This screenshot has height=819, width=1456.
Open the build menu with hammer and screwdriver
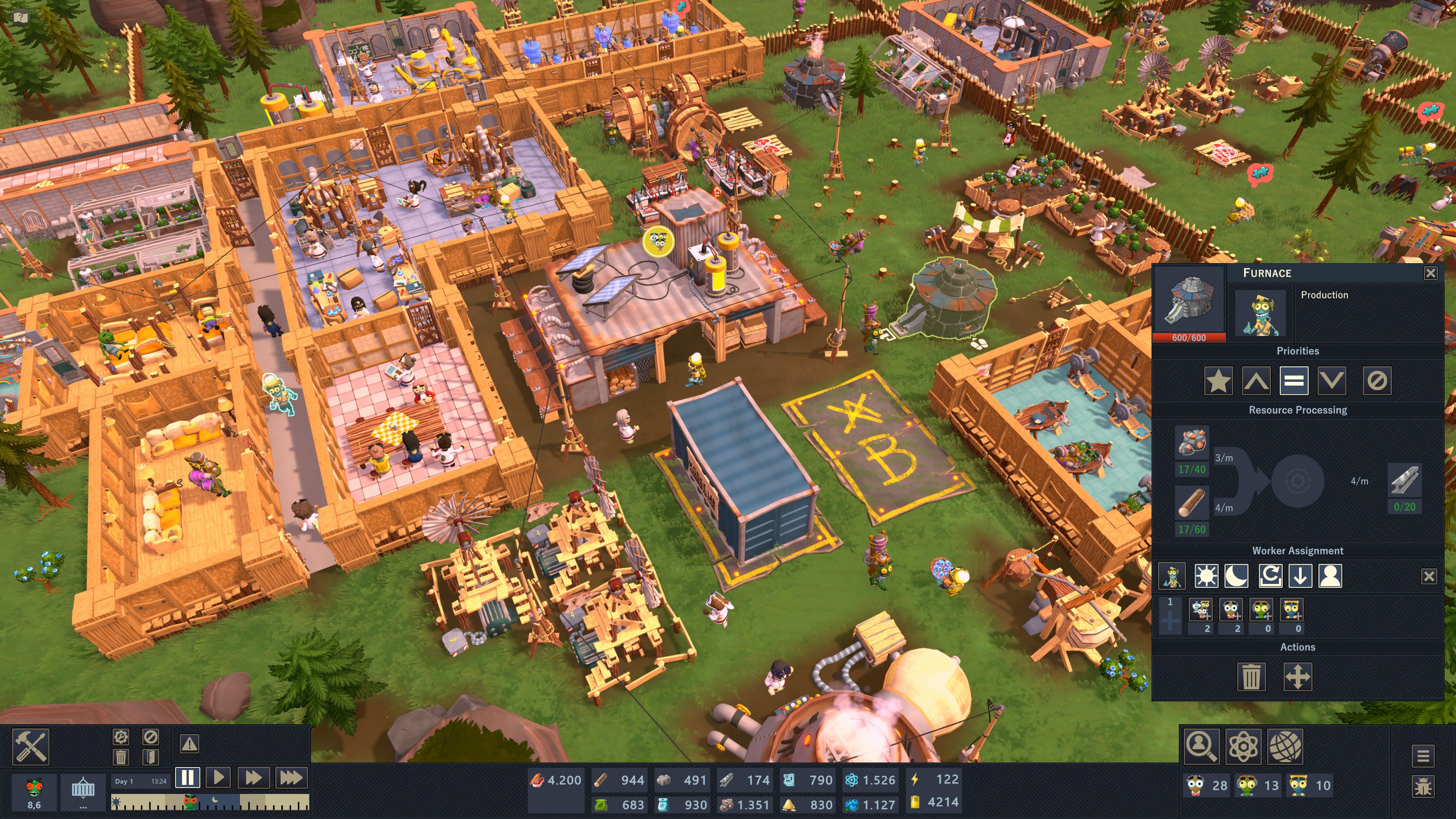(x=30, y=746)
